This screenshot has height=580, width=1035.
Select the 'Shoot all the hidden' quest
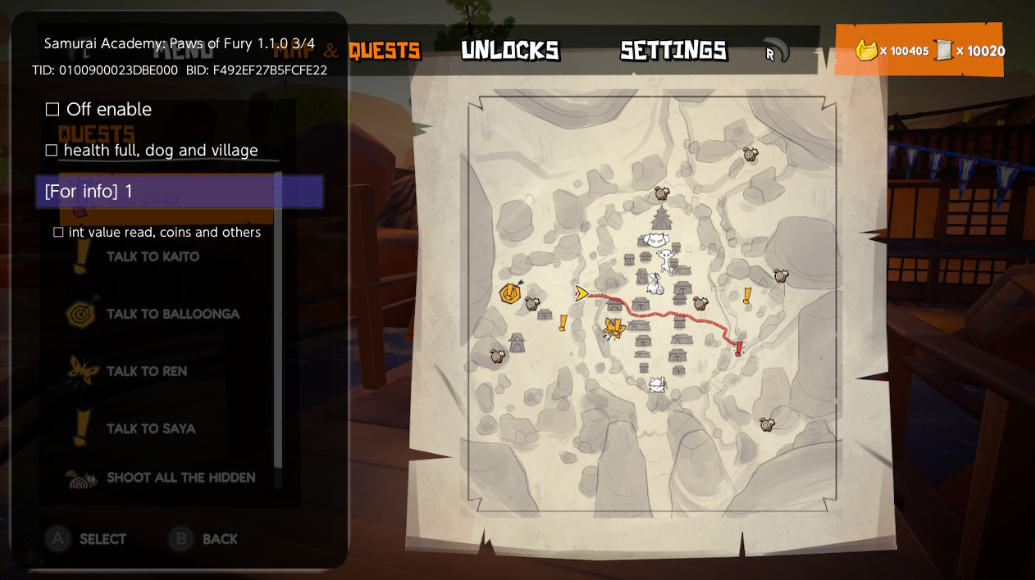(180, 478)
